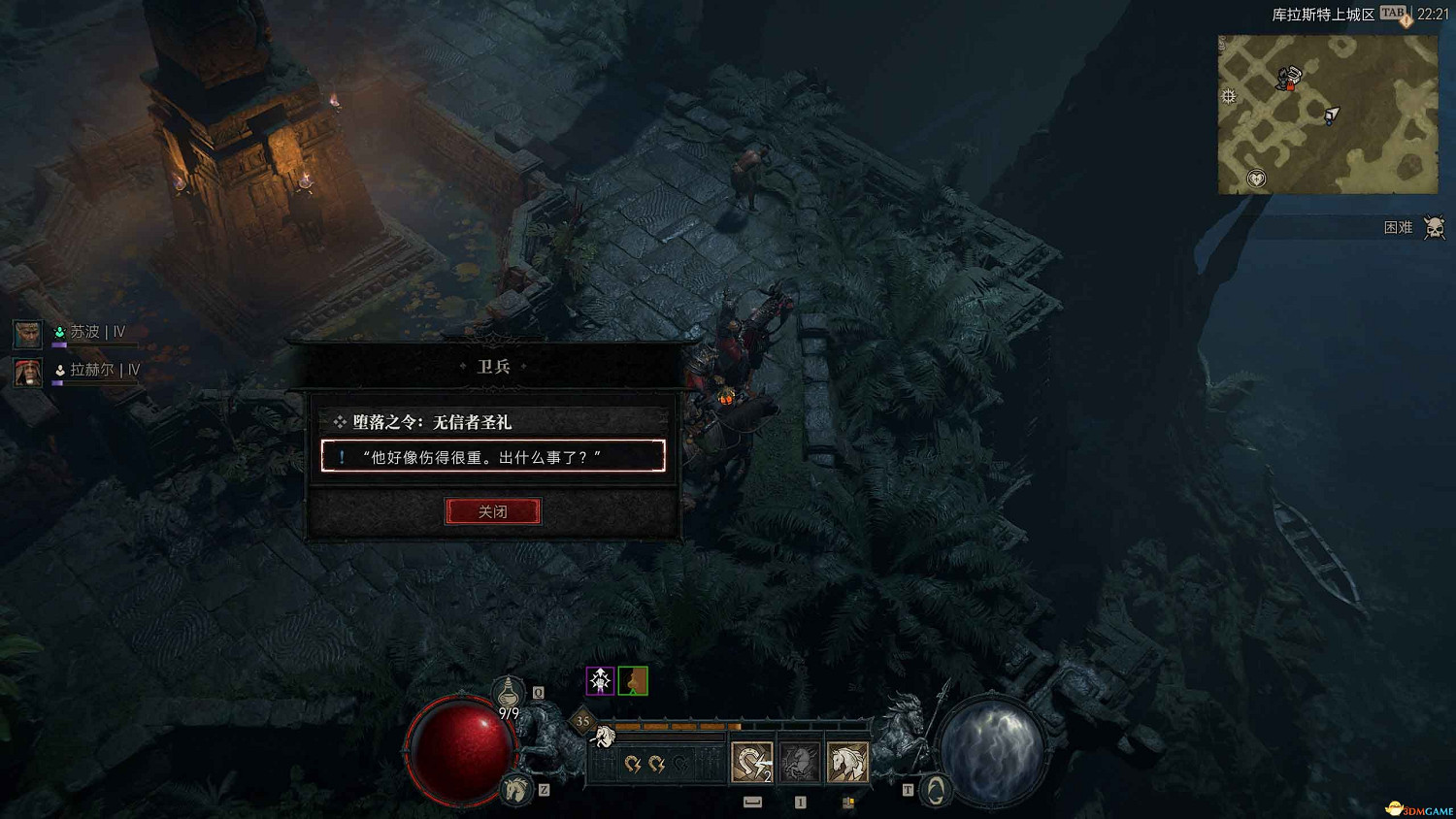The width and height of the screenshot is (1456, 819).
Task: Click the skull icon next to 困难 difficulty
Action: point(1432,227)
